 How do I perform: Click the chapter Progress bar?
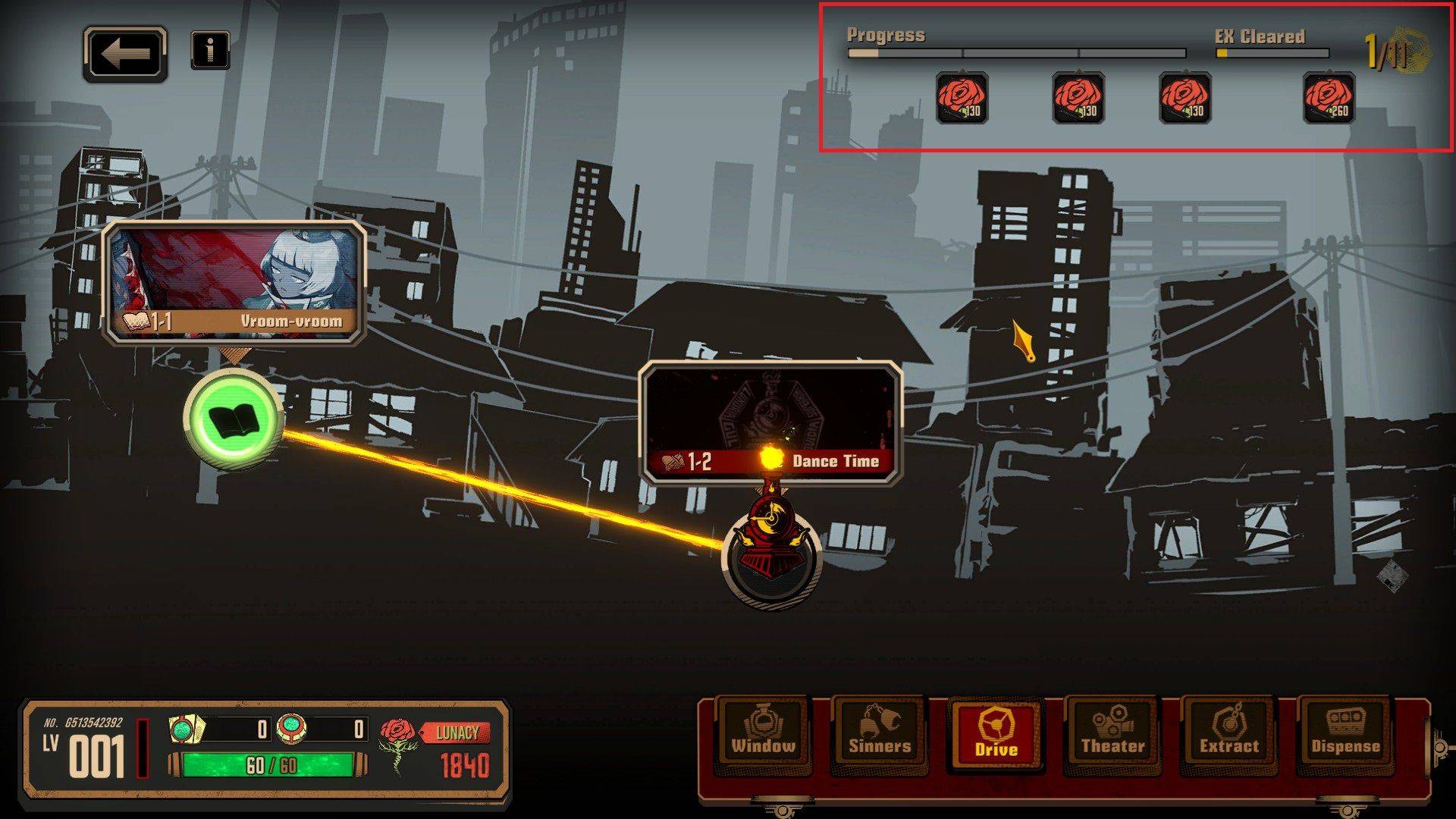(x=1016, y=53)
